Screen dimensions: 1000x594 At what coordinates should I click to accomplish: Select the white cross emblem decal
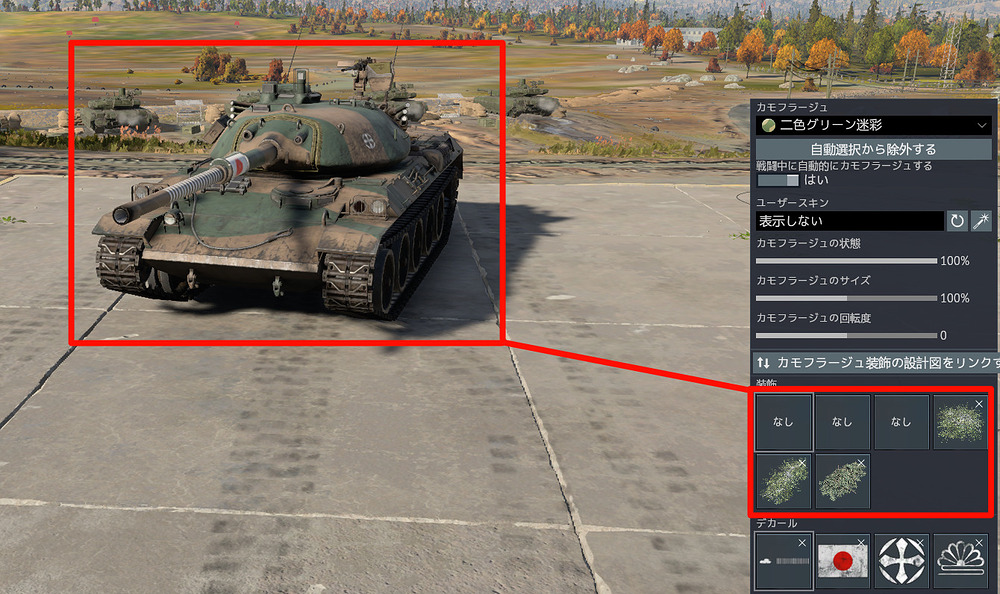901,561
